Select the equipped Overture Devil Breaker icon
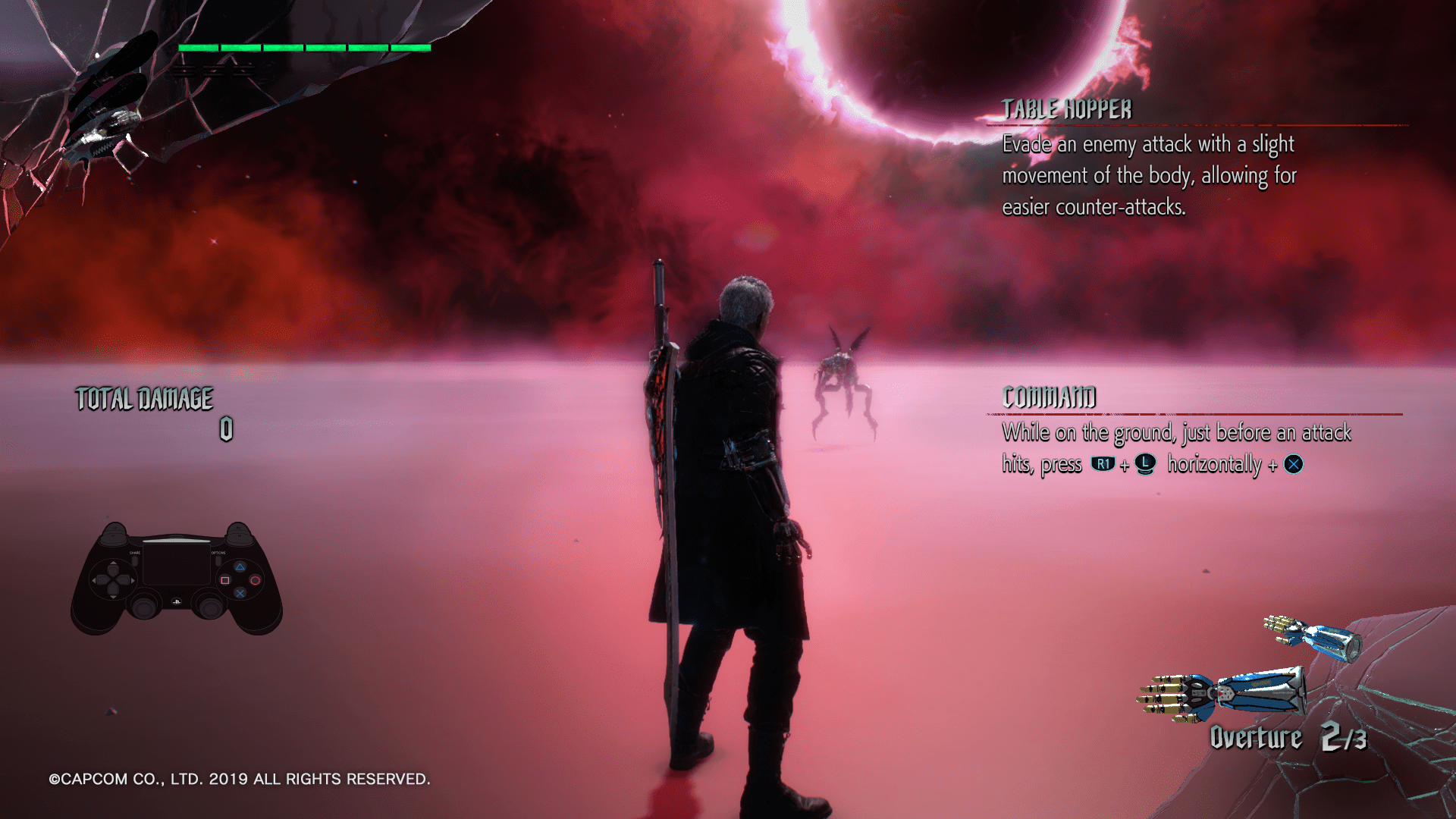This screenshot has width=1456, height=819. point(1222,692)
